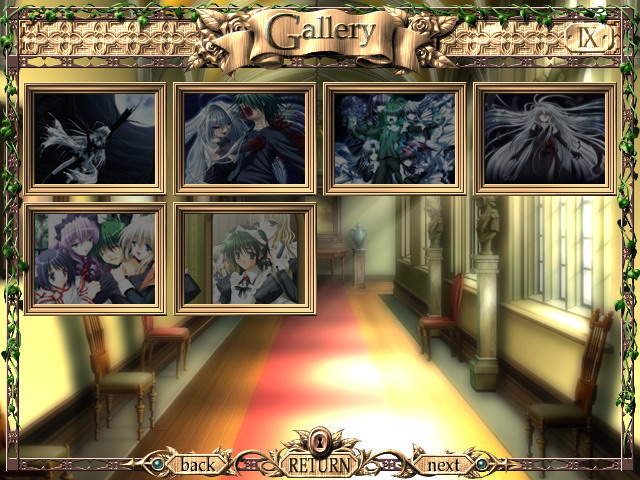Click the RETURN button

point(319,465)
